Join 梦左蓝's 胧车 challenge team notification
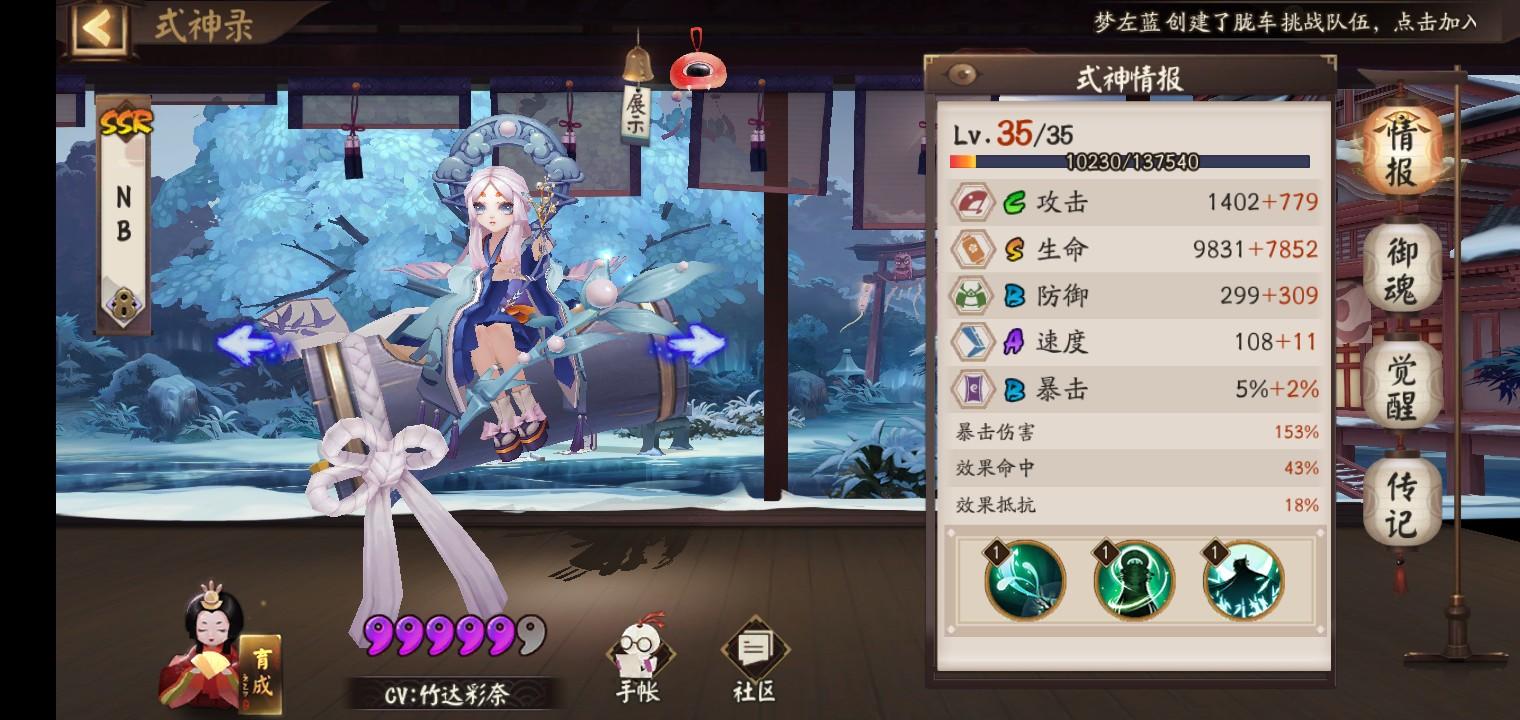This screenshot has width=1520, height=720. tap(1287, 20)
